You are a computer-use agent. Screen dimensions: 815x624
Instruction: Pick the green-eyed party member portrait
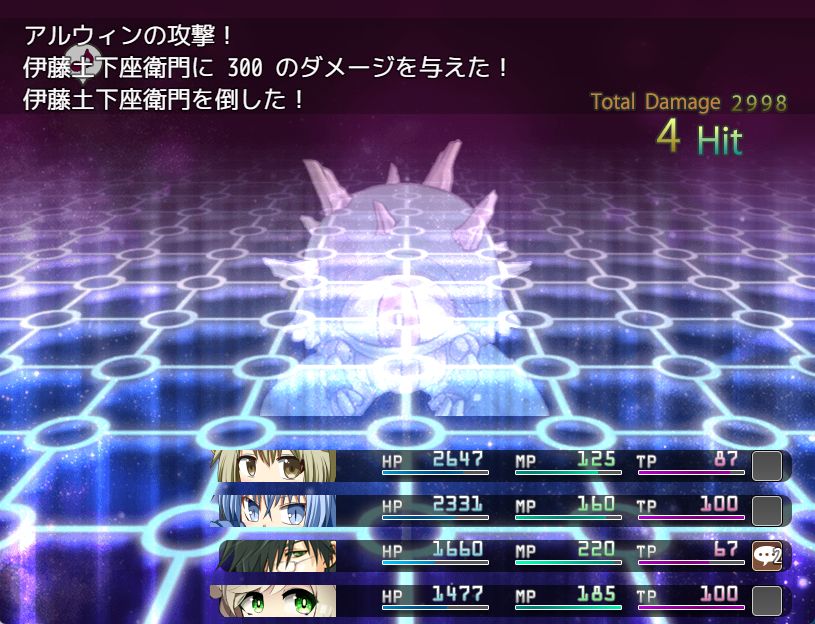tap(274, 600)
